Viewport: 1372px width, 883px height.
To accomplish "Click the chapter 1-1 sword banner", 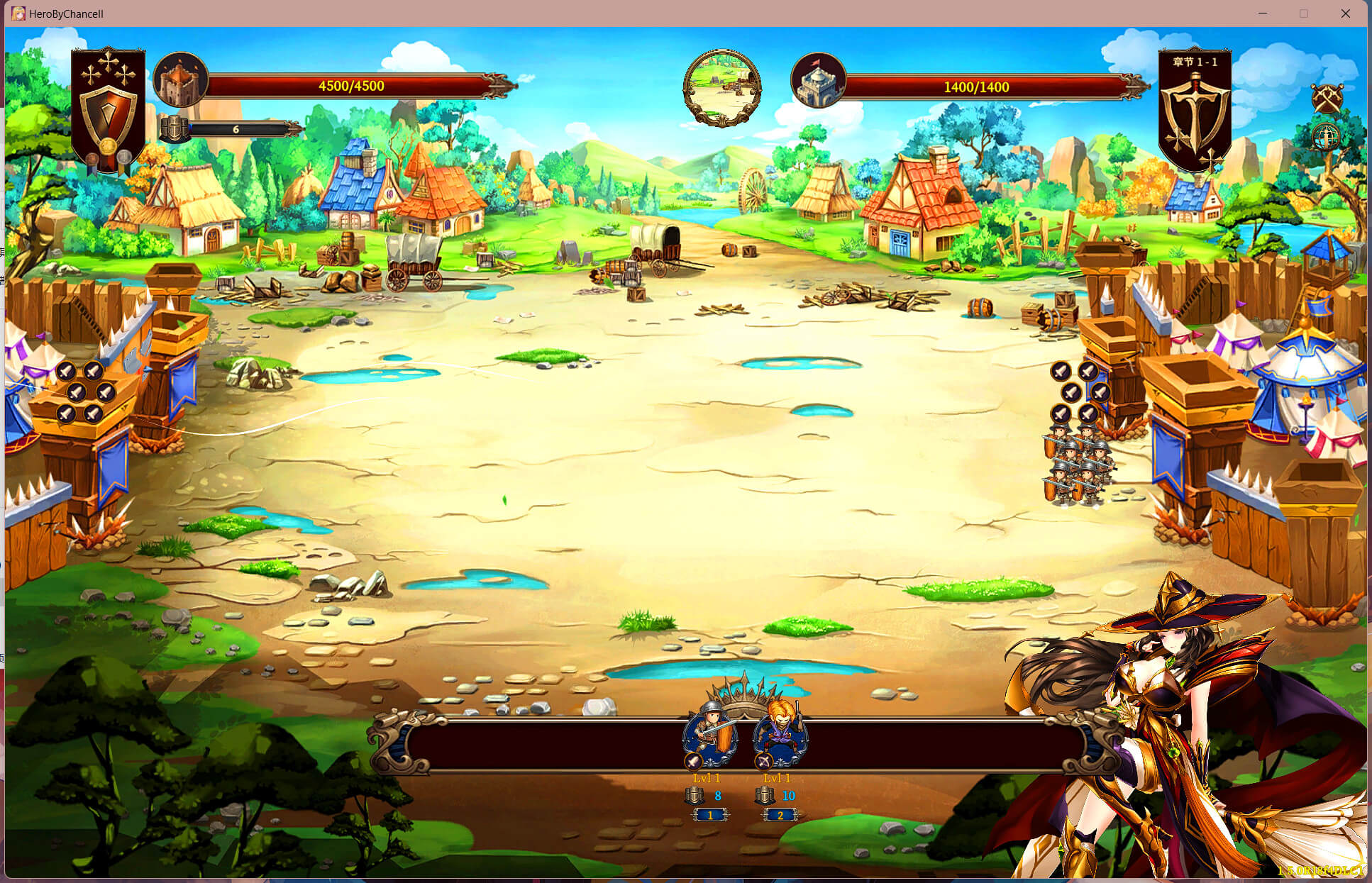I will tap(1195, 110).
